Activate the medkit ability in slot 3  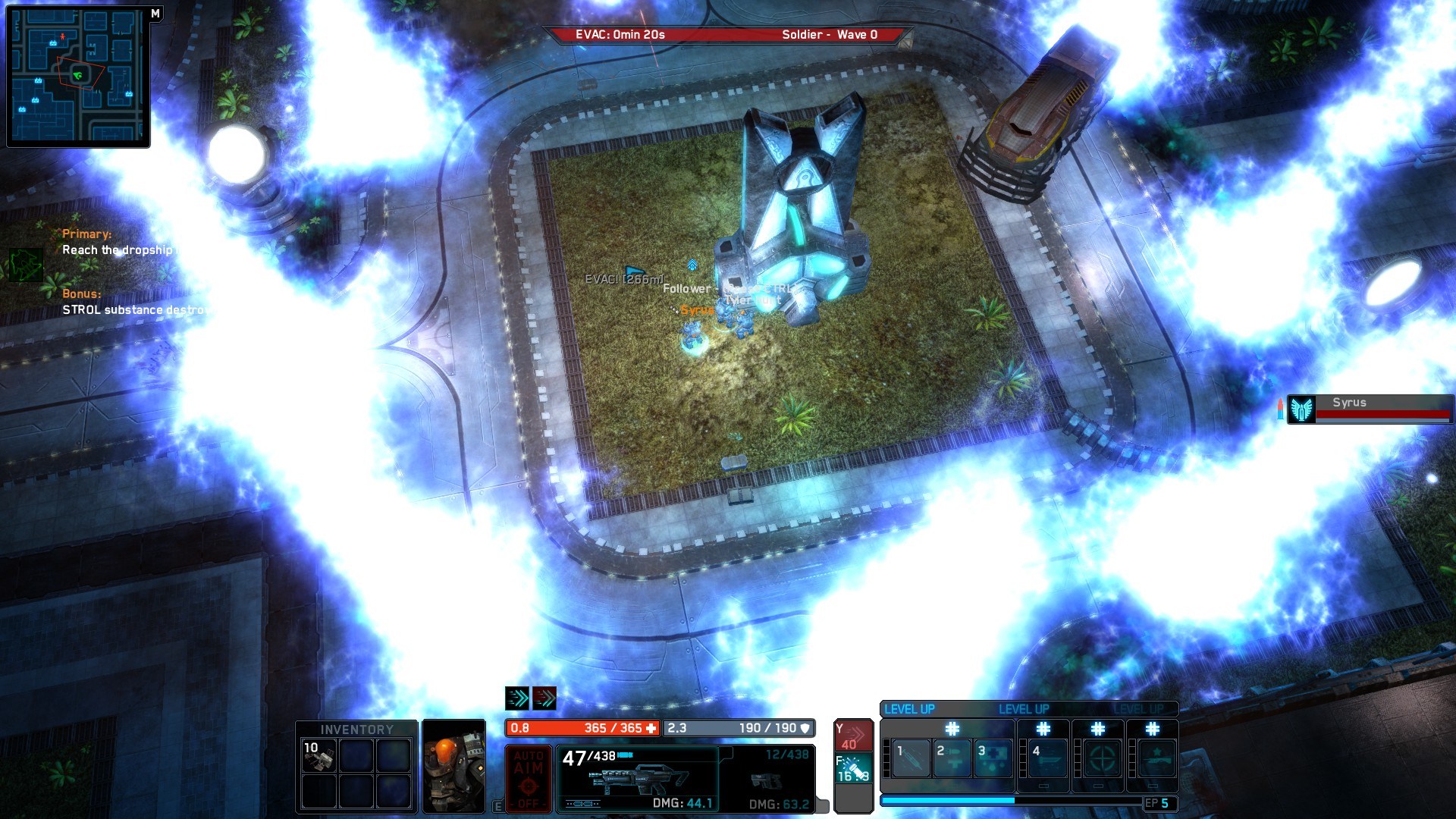993,758
